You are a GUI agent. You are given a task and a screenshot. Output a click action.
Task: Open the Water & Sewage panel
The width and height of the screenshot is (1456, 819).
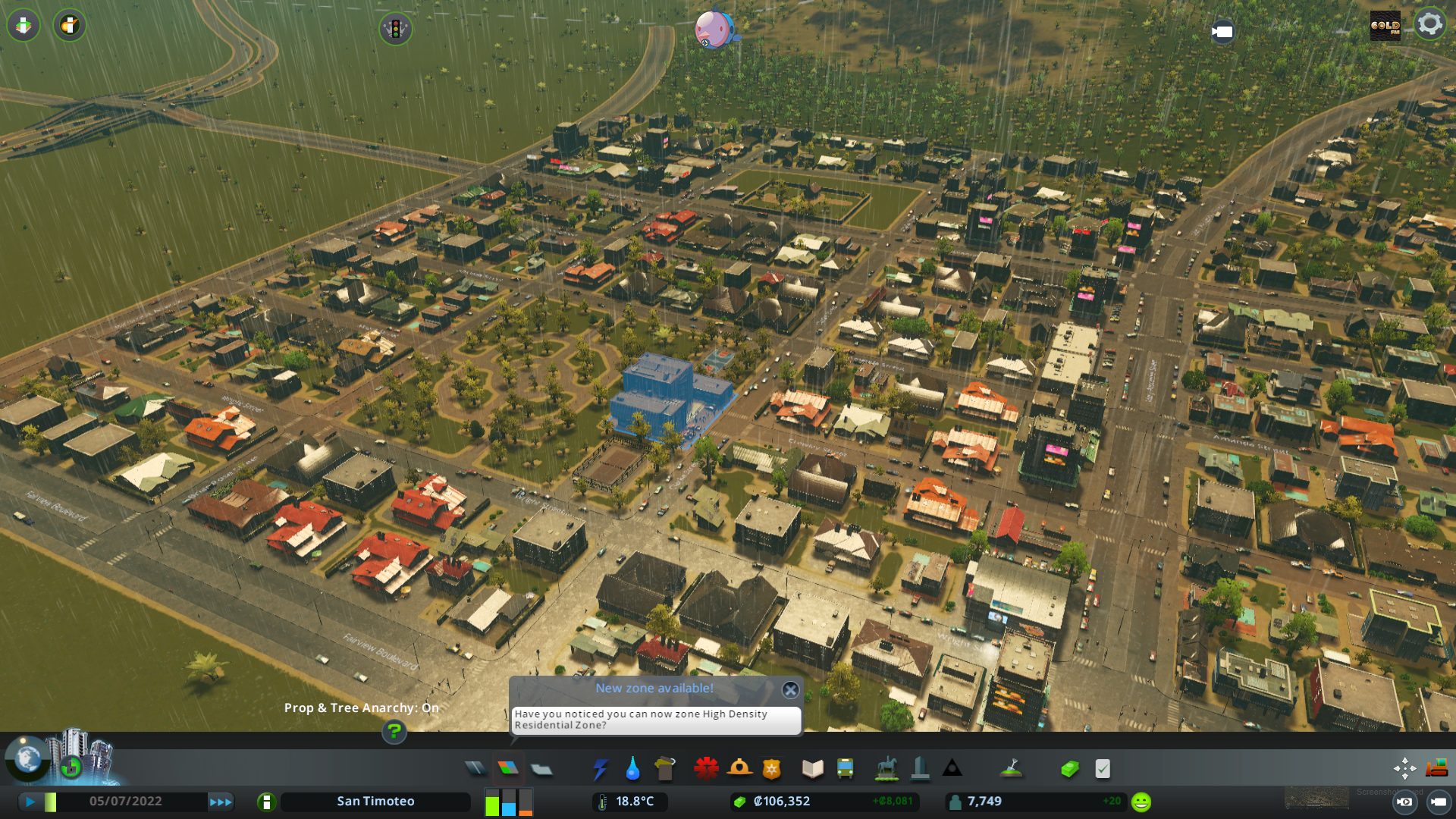click(633, 768)
